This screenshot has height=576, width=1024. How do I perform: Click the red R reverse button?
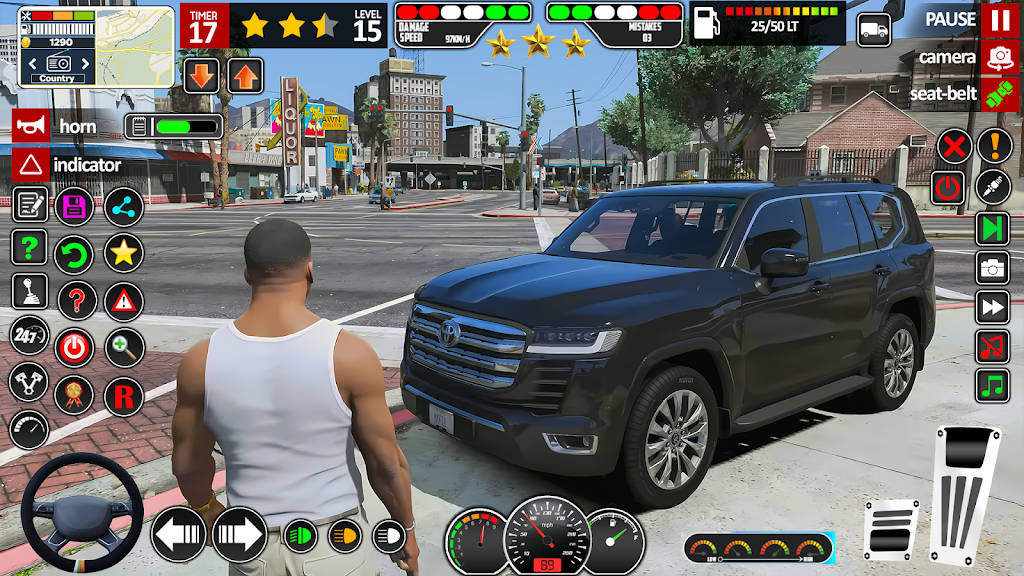(x=124, y=396)
